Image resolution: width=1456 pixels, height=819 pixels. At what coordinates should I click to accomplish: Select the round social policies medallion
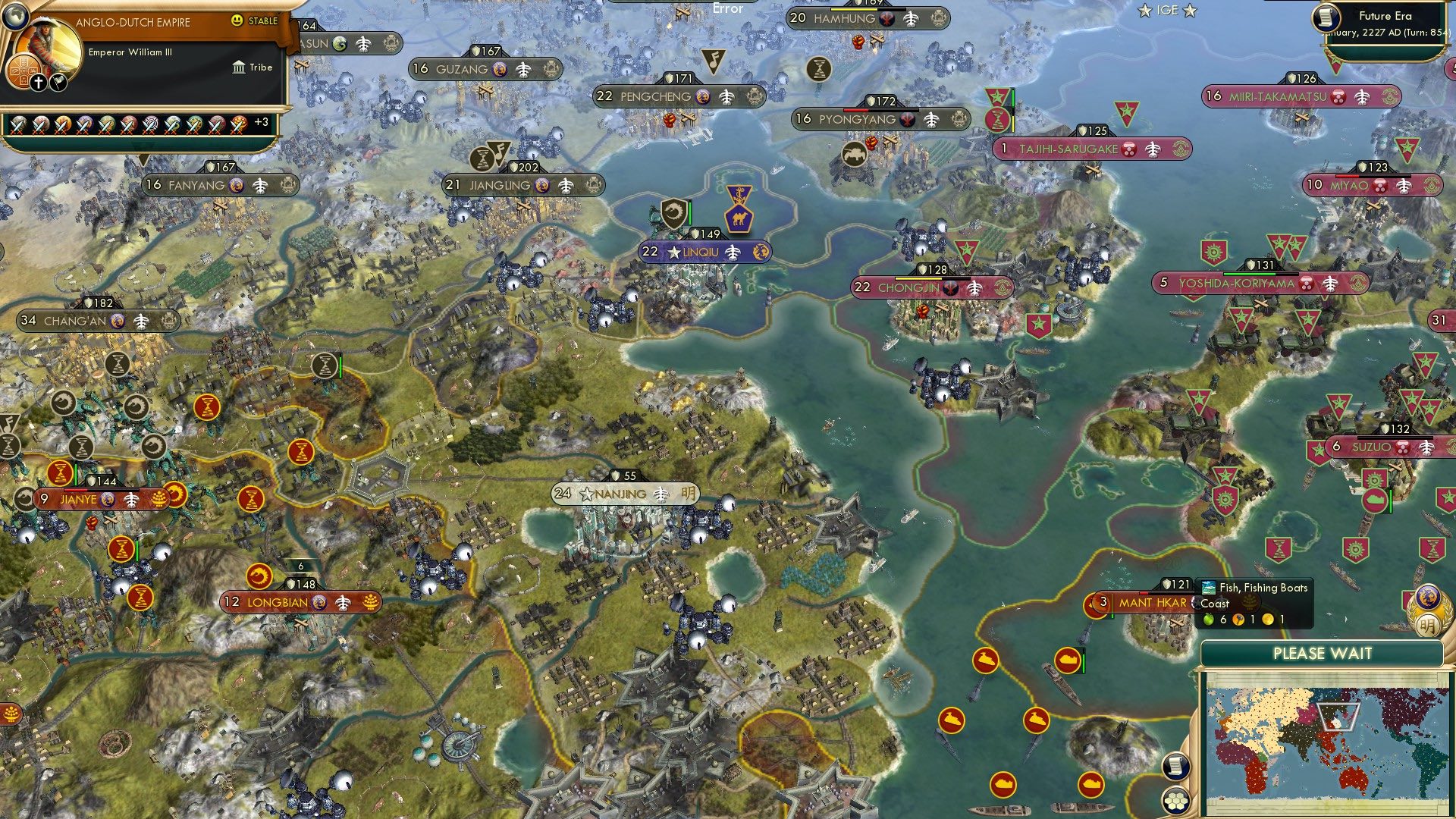click(23, 71)
